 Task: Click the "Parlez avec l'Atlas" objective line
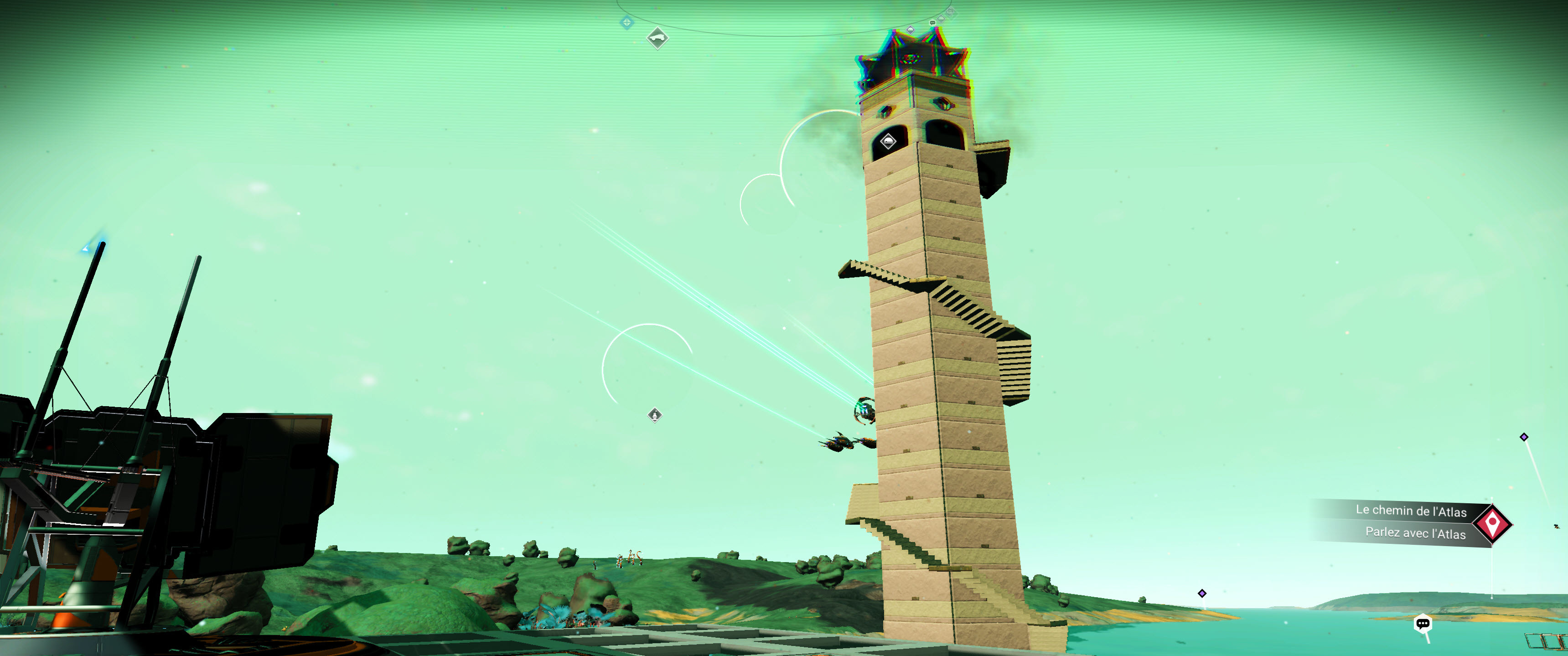1415,532
